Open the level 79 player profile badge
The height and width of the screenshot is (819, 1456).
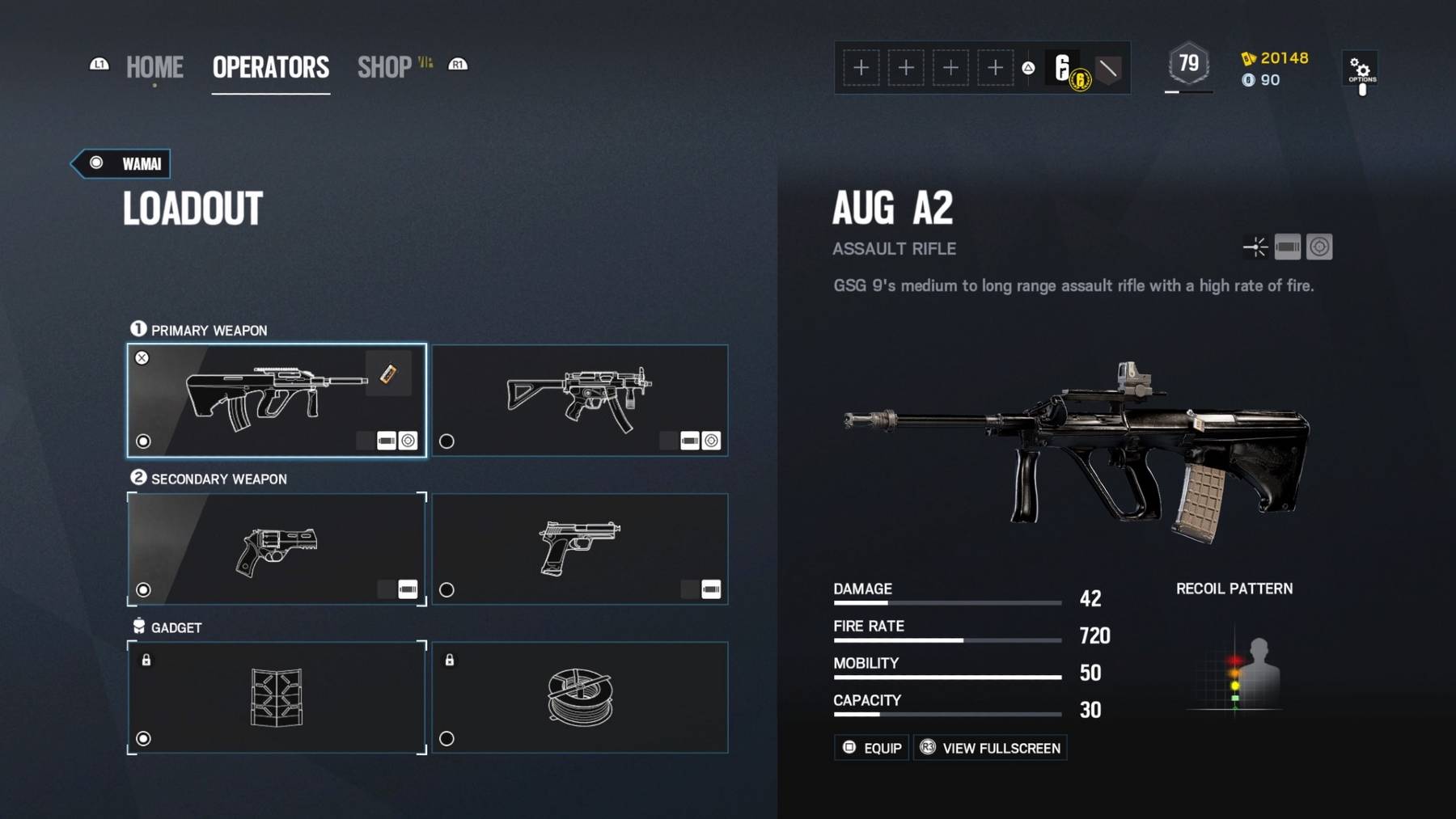(1188, 64)
